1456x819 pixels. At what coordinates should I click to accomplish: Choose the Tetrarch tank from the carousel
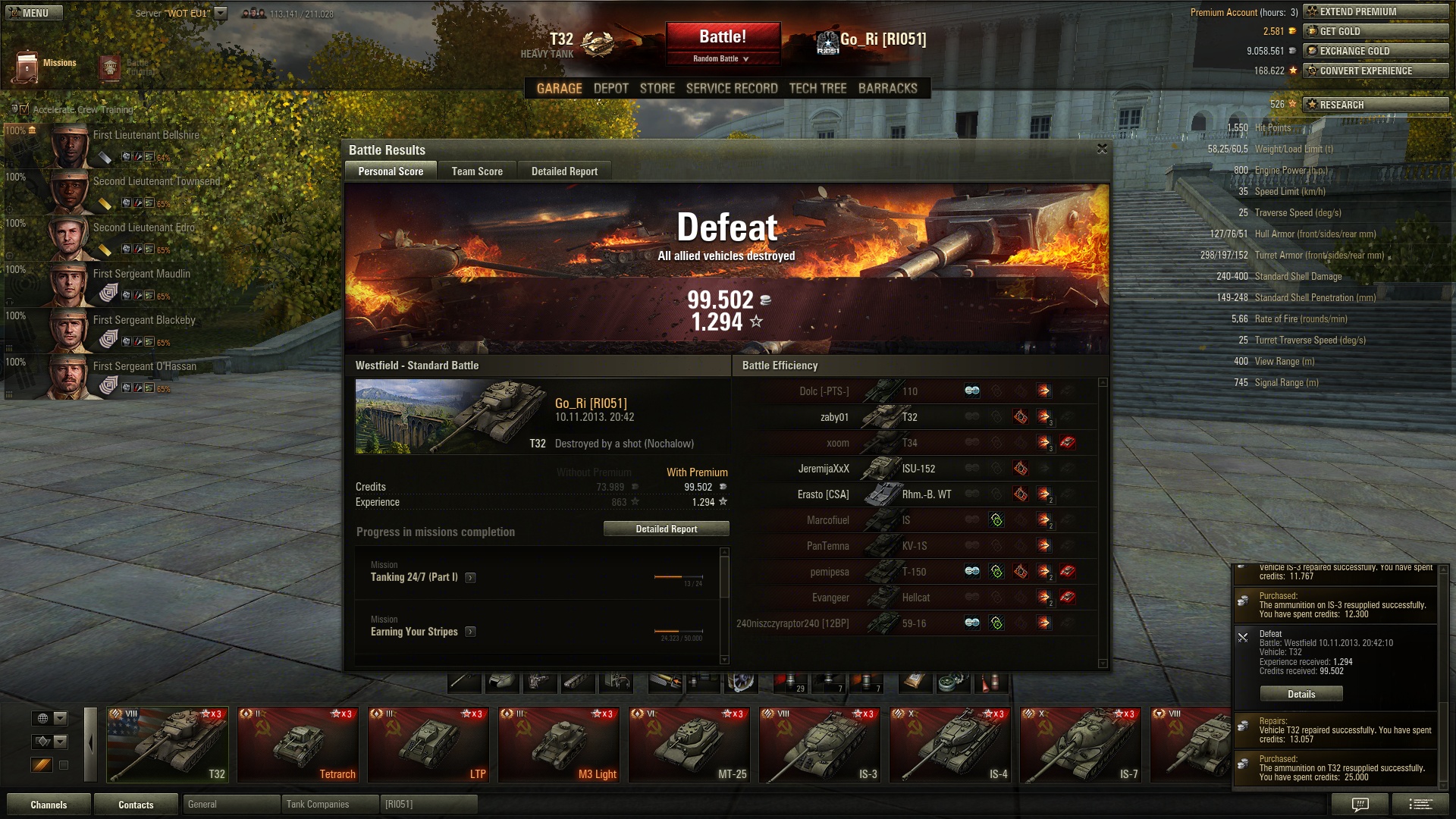(298, 745)
